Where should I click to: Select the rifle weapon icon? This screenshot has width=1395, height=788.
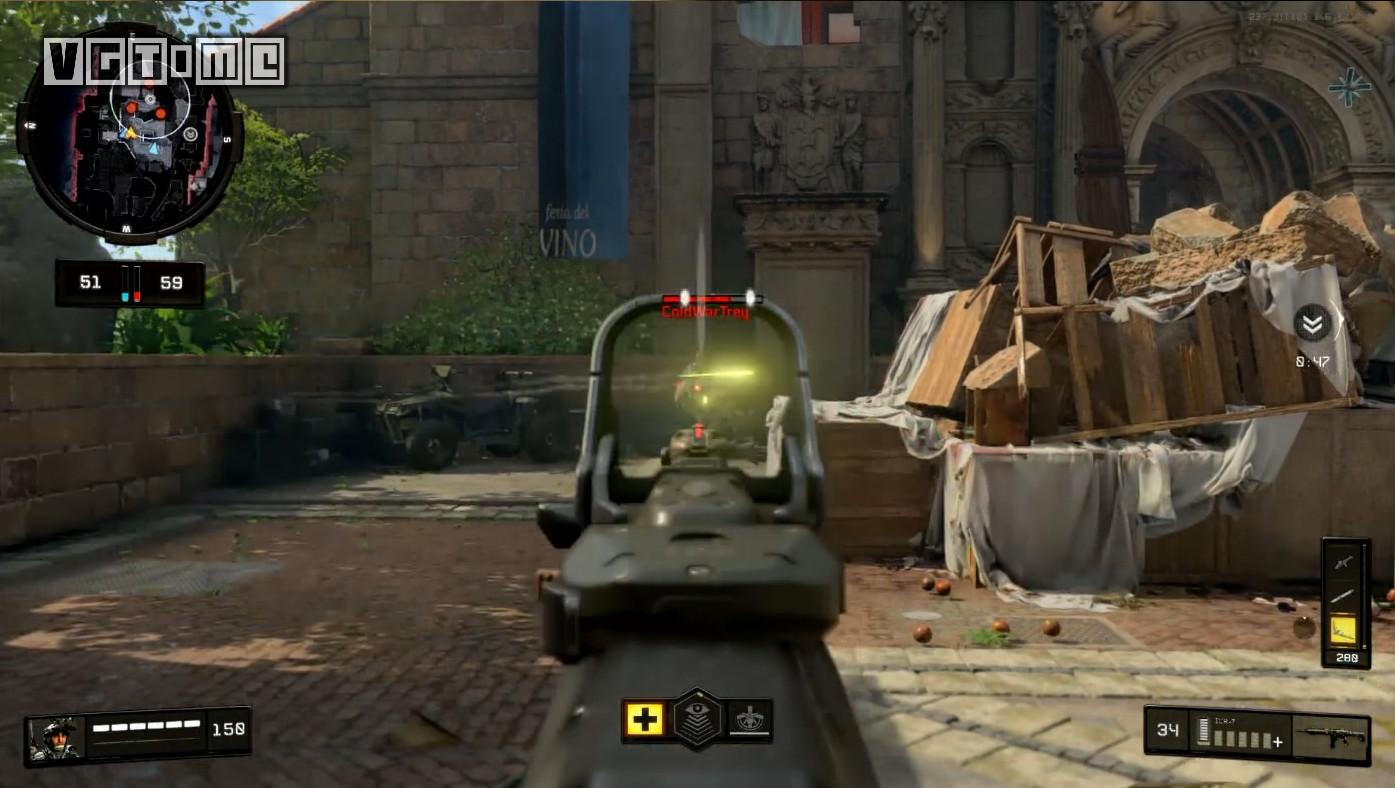(x=1329, y=738)
